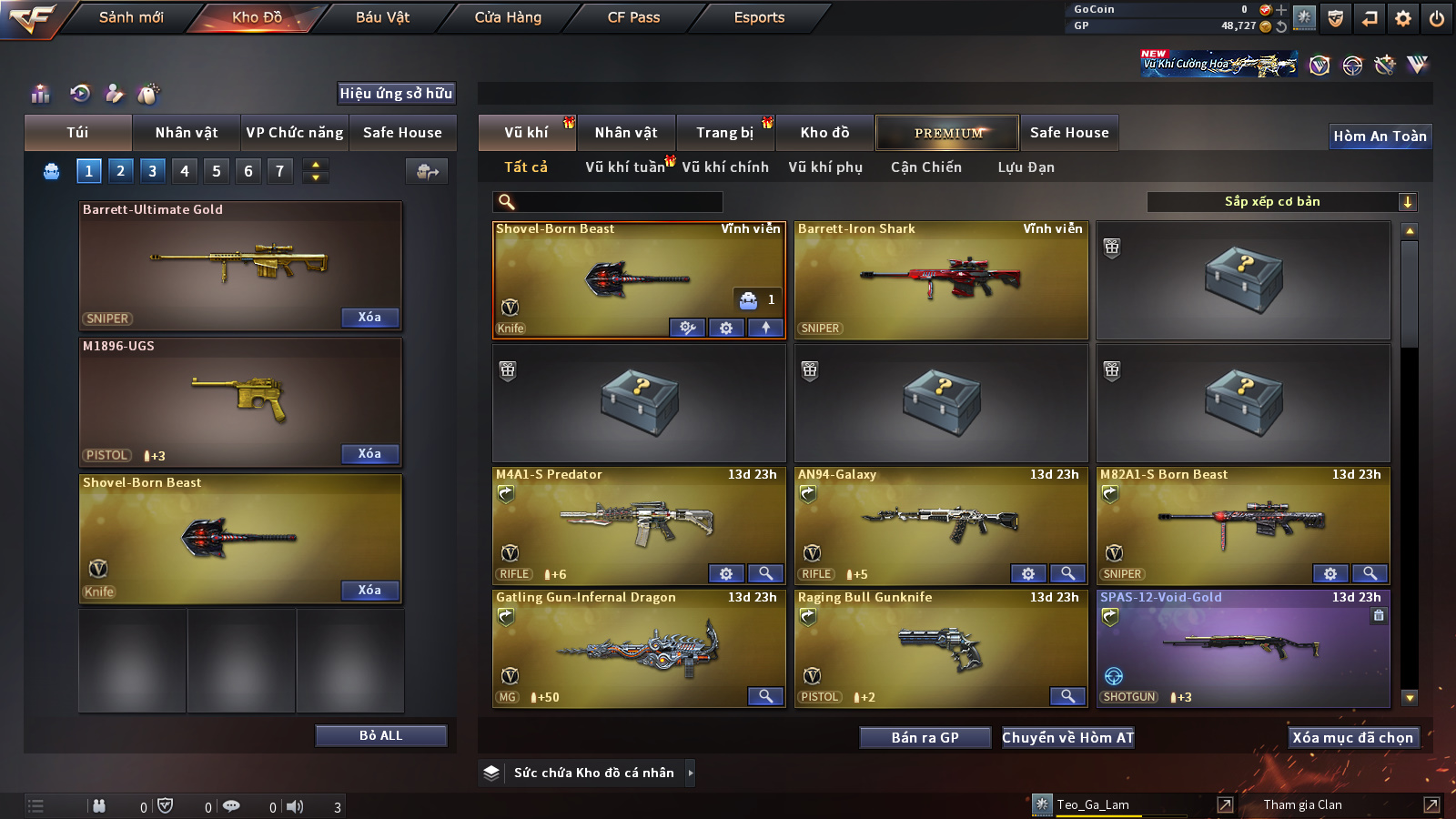
Task: Click Bỏ ALL to unequip everything
Action: [380, 735]
